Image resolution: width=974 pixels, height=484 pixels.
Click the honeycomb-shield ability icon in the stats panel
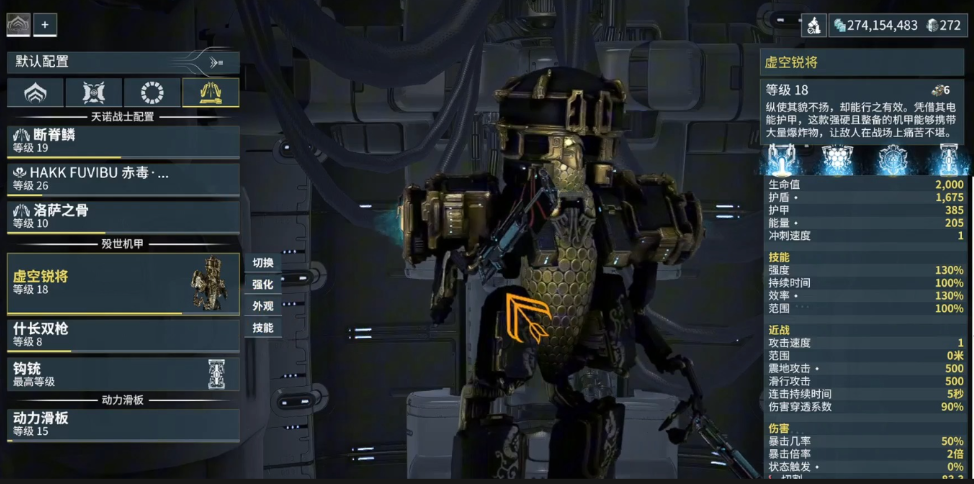tap(836, 159)
